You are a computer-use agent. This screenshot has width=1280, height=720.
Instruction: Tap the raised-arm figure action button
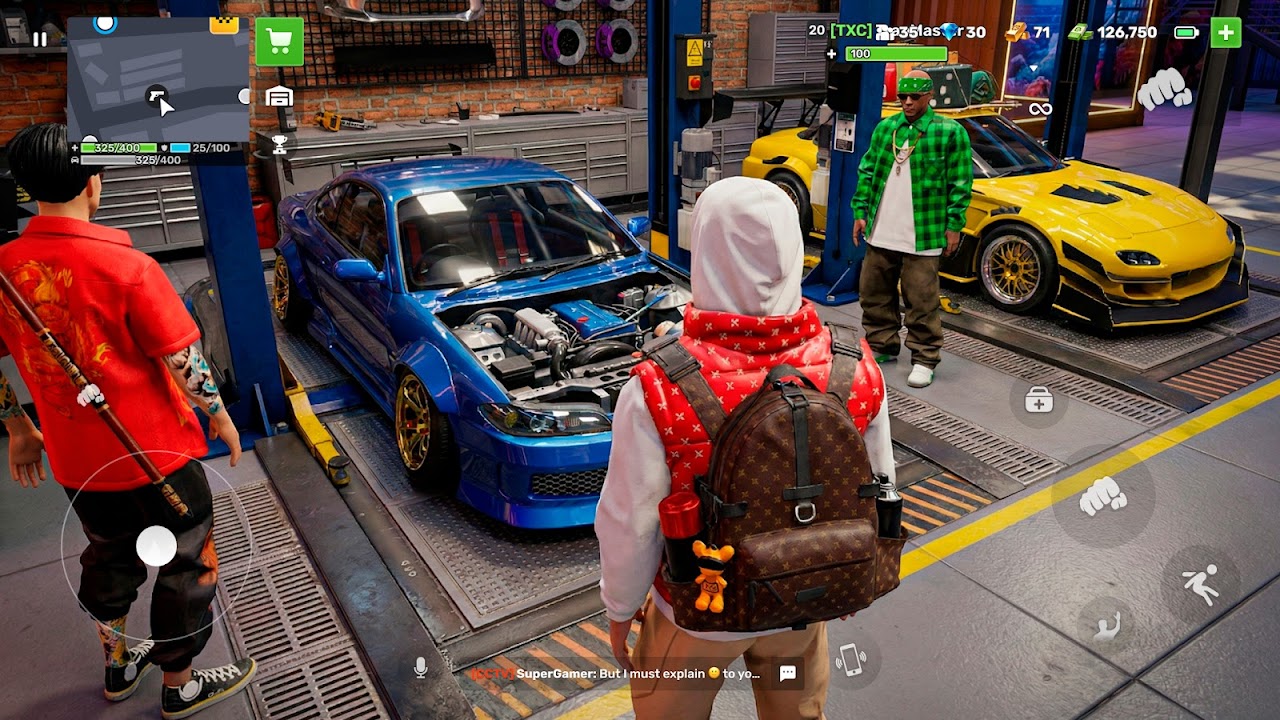click(x=1106, y=627)
